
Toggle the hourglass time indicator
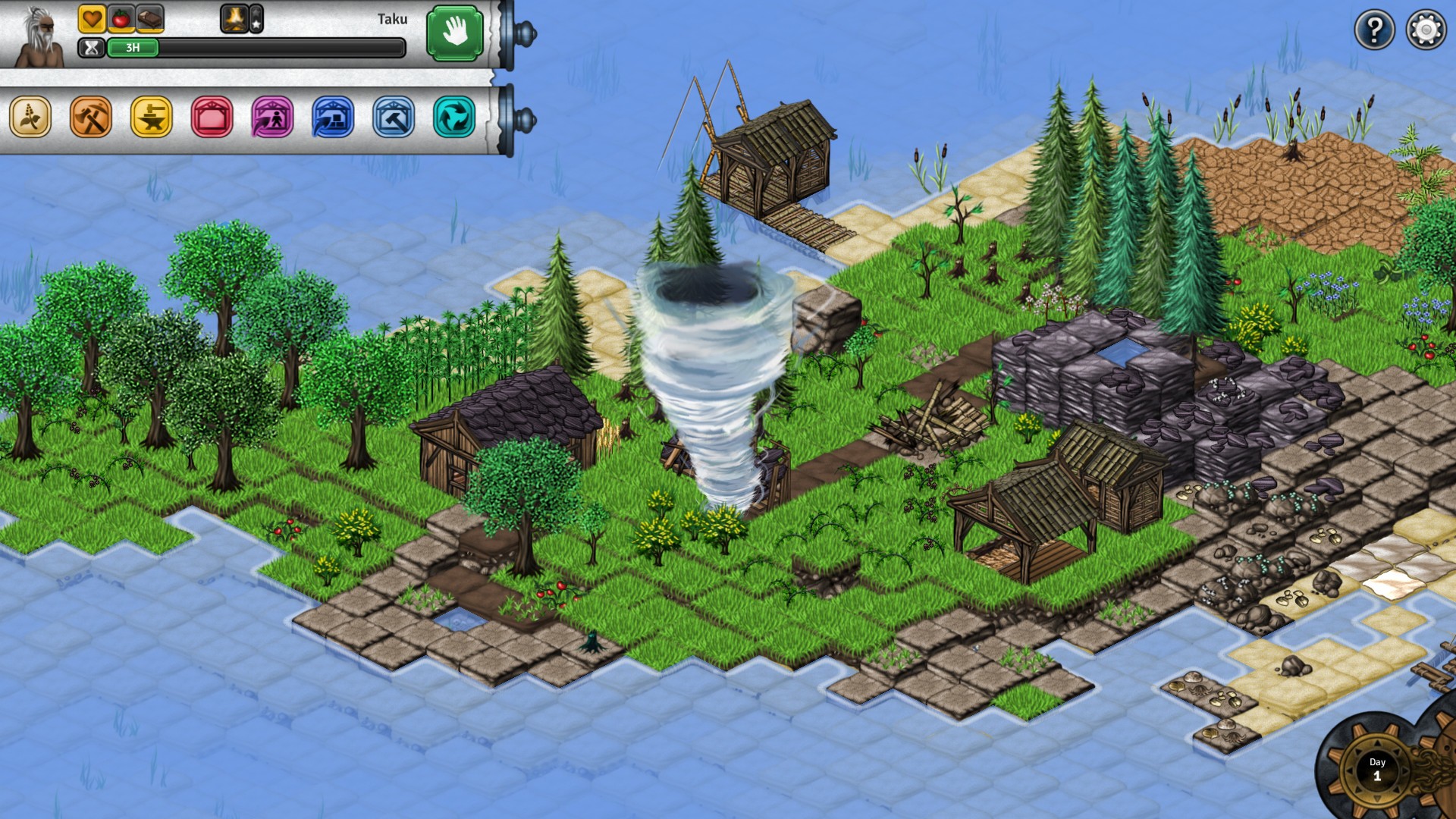(x=93, y=48)
